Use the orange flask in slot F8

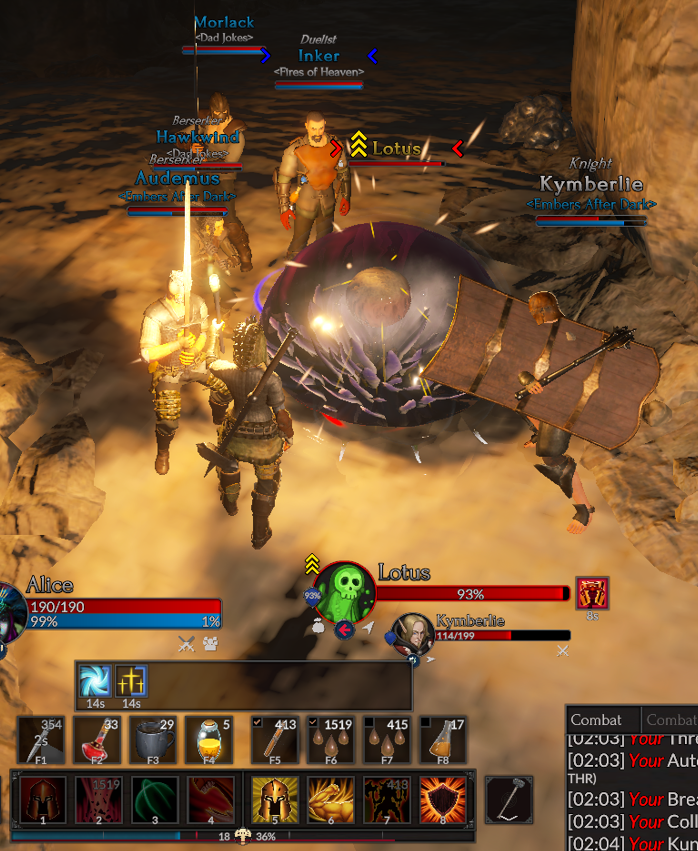click(x=443, y=741)
